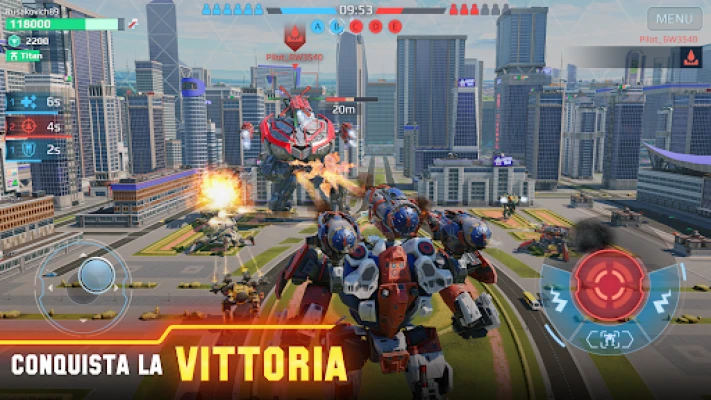Select capture beacon B indicator
Screen dimensions: 711x400
[337, 26]
